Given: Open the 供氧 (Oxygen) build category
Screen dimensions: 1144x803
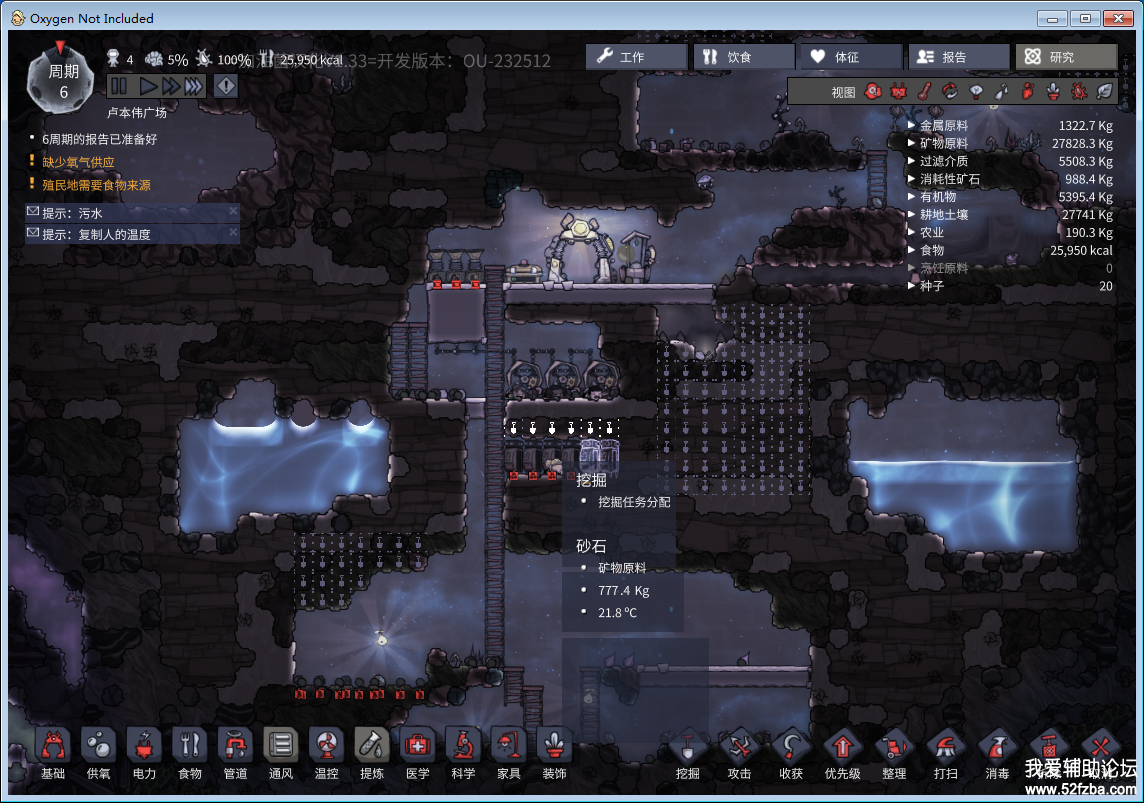Looking at the screenshot, I should (x=98, y=753).
